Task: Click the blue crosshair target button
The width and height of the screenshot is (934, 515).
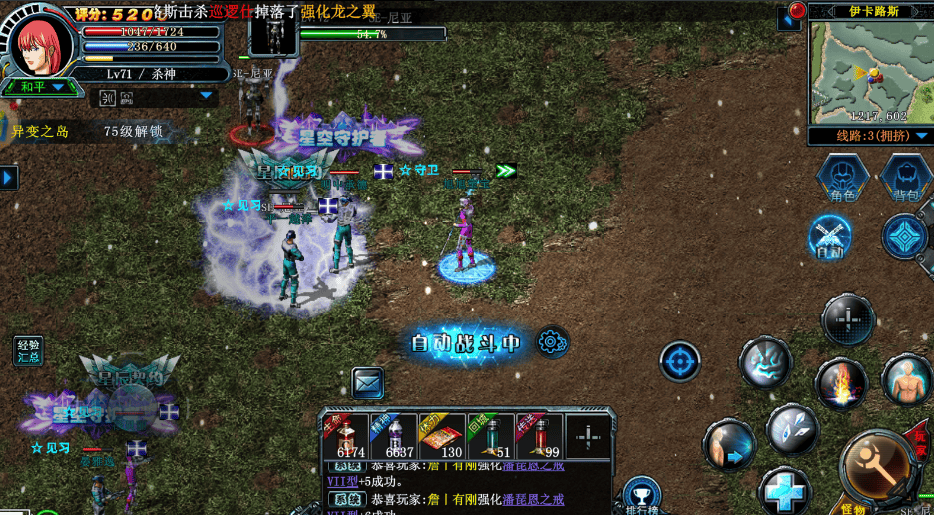Action: coord(680,361)
